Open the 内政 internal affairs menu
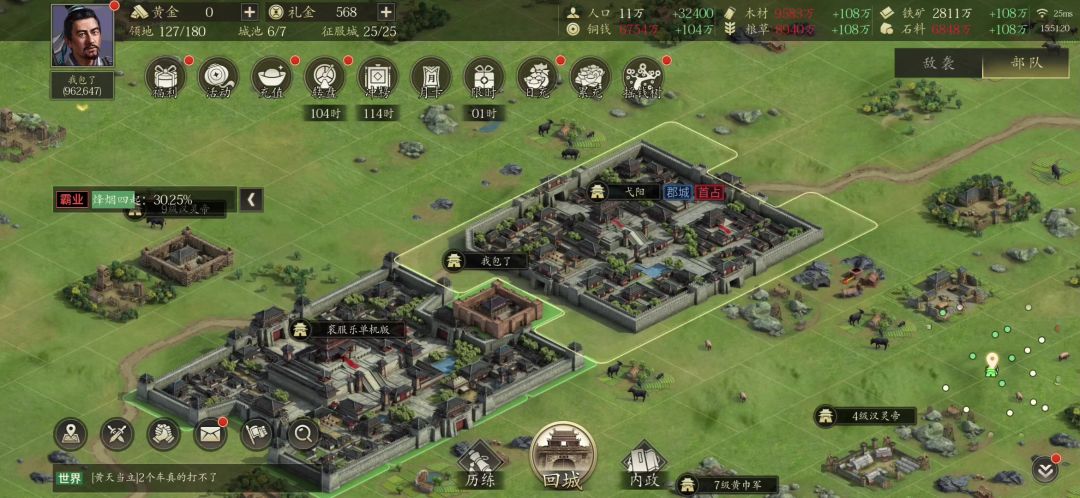Image resolution: width=1080 pixels, height=498 pixels. [643, 466]
